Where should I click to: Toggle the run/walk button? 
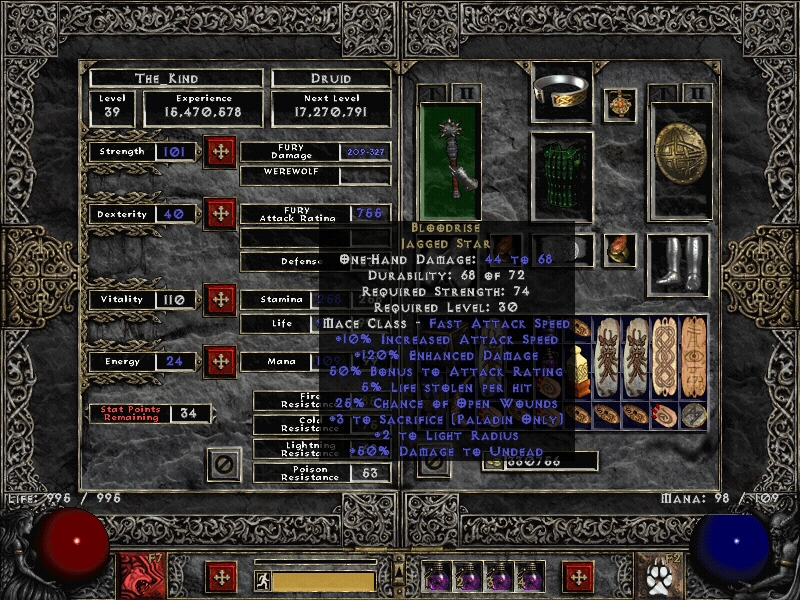point(262,580)
